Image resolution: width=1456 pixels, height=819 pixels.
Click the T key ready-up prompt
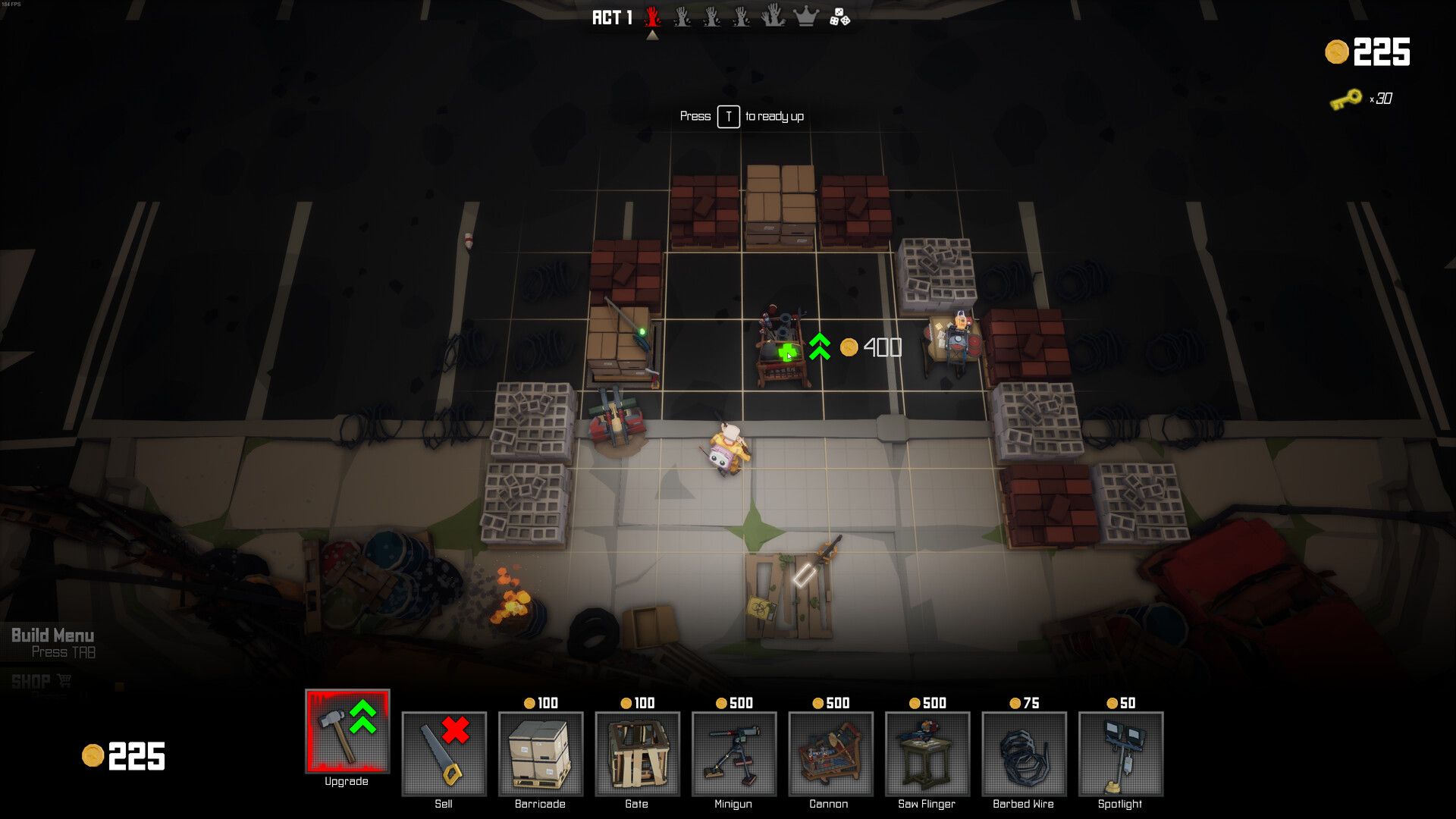tap(727, 116)
